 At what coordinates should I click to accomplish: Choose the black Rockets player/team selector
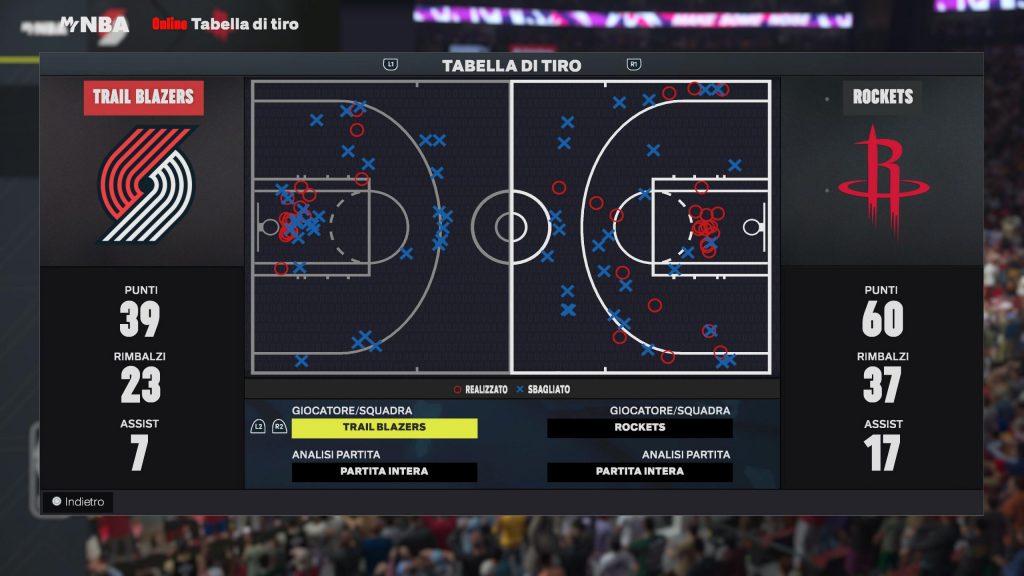click(x=640, y=428)
